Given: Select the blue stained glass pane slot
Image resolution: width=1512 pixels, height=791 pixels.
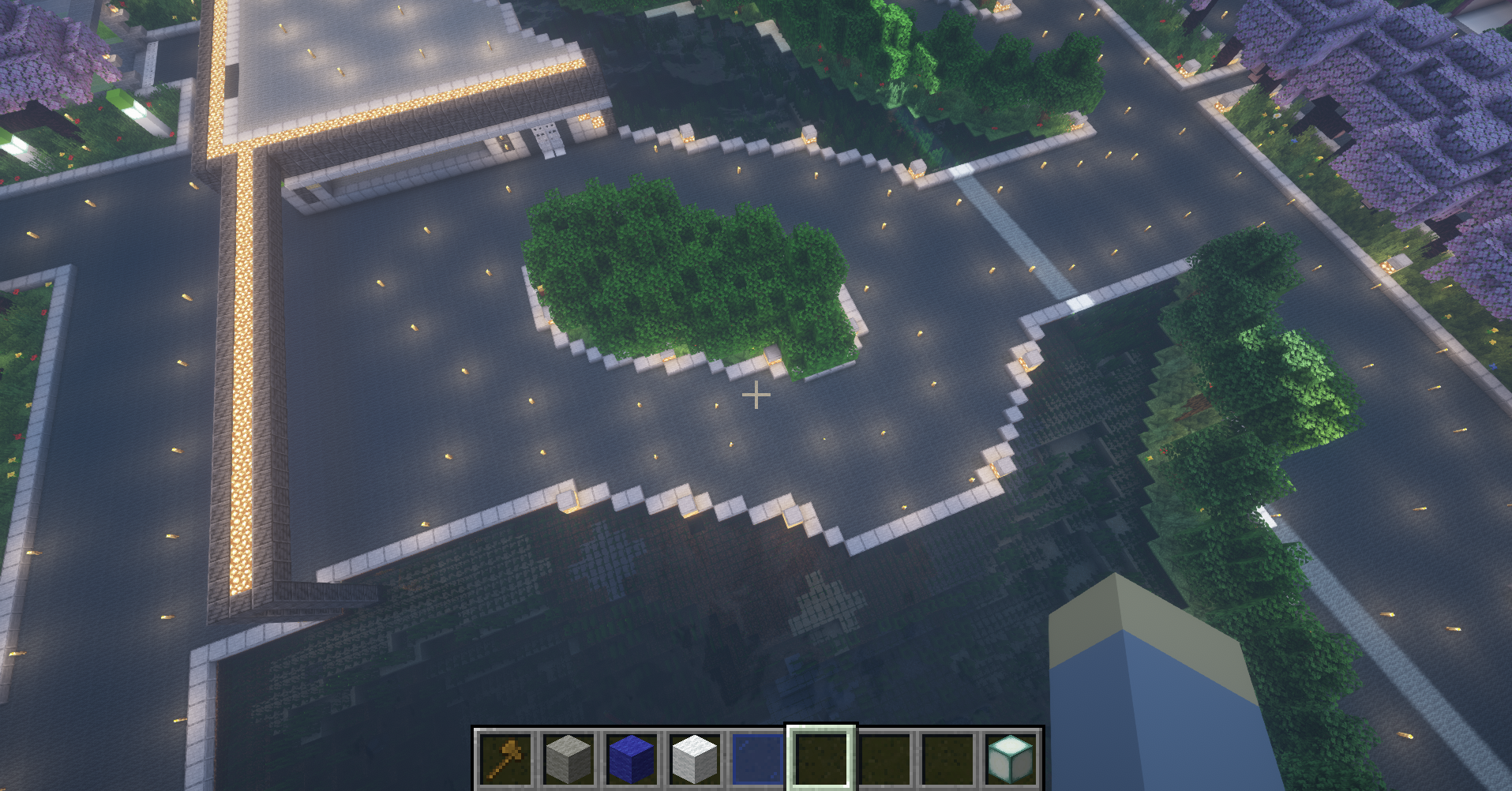Looking at the screenshot, I should [758, 759].
